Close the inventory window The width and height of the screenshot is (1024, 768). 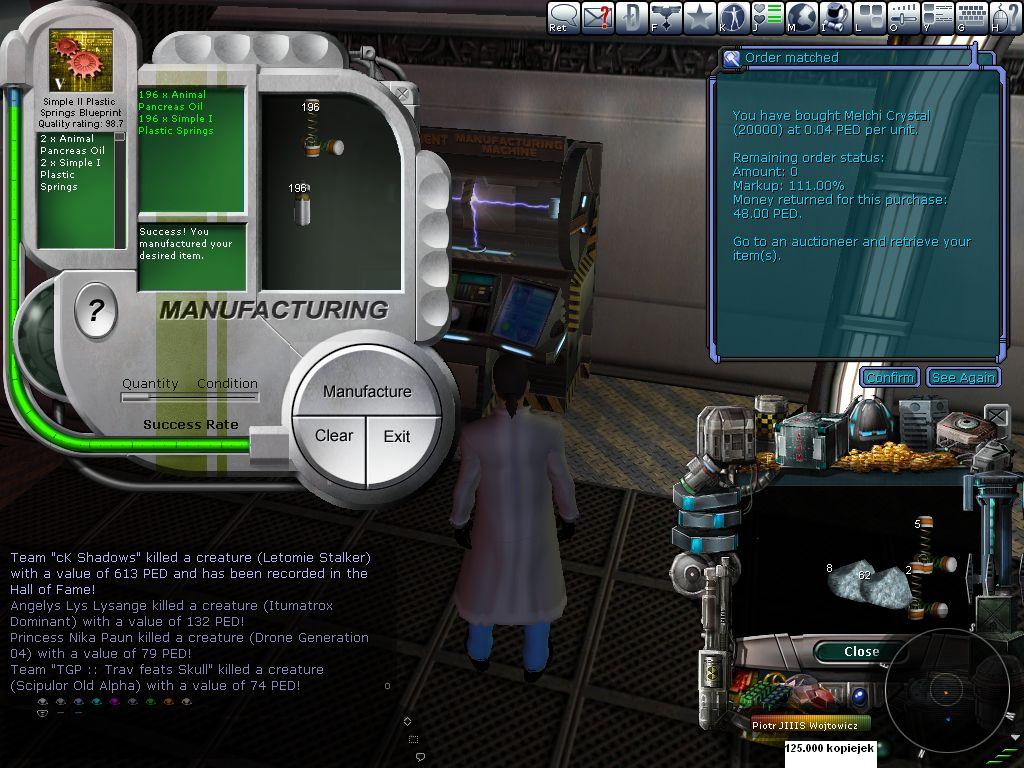(x=860, y=651)
